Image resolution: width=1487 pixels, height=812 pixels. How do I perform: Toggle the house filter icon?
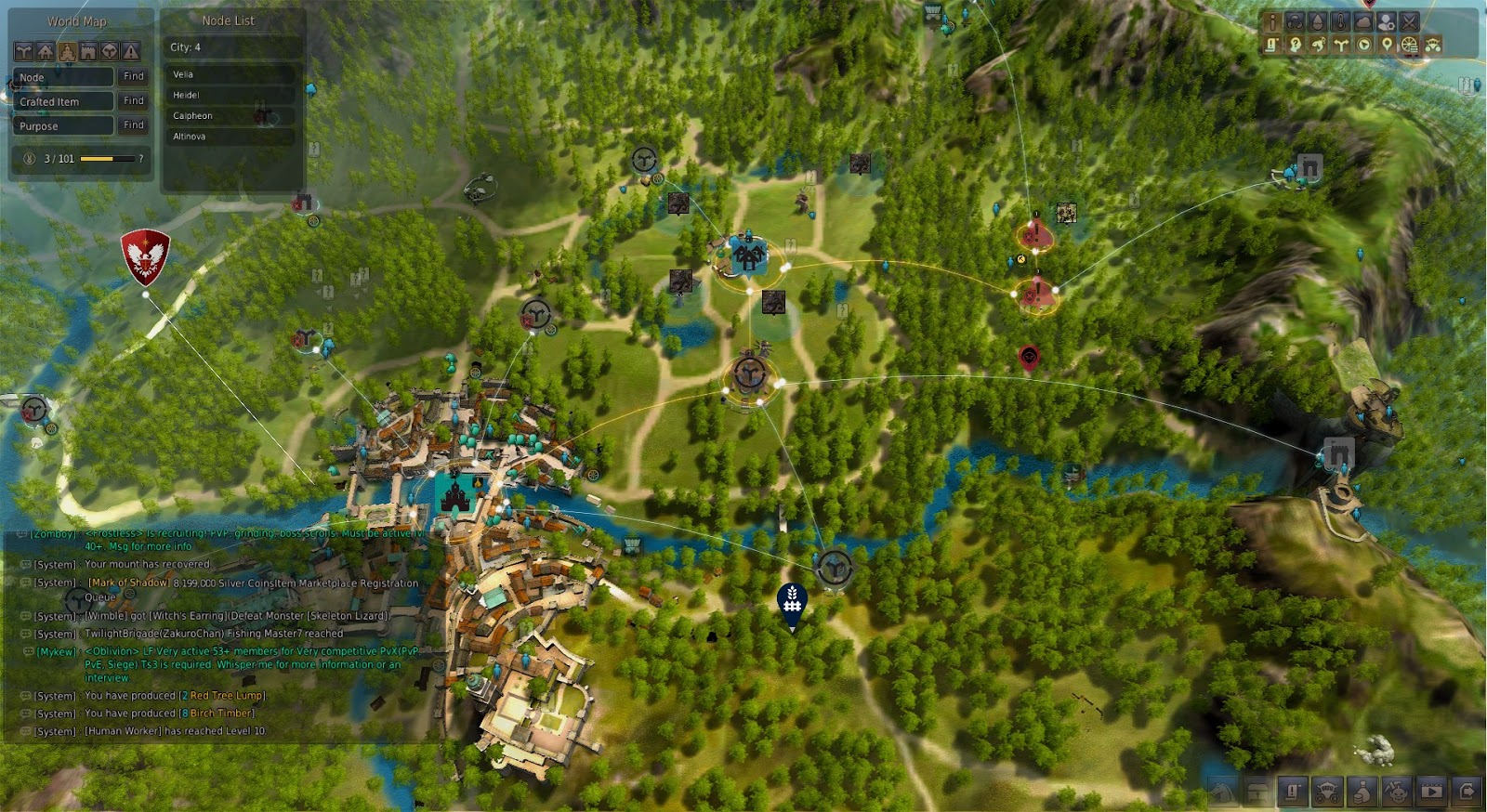(x=45, y=51)
